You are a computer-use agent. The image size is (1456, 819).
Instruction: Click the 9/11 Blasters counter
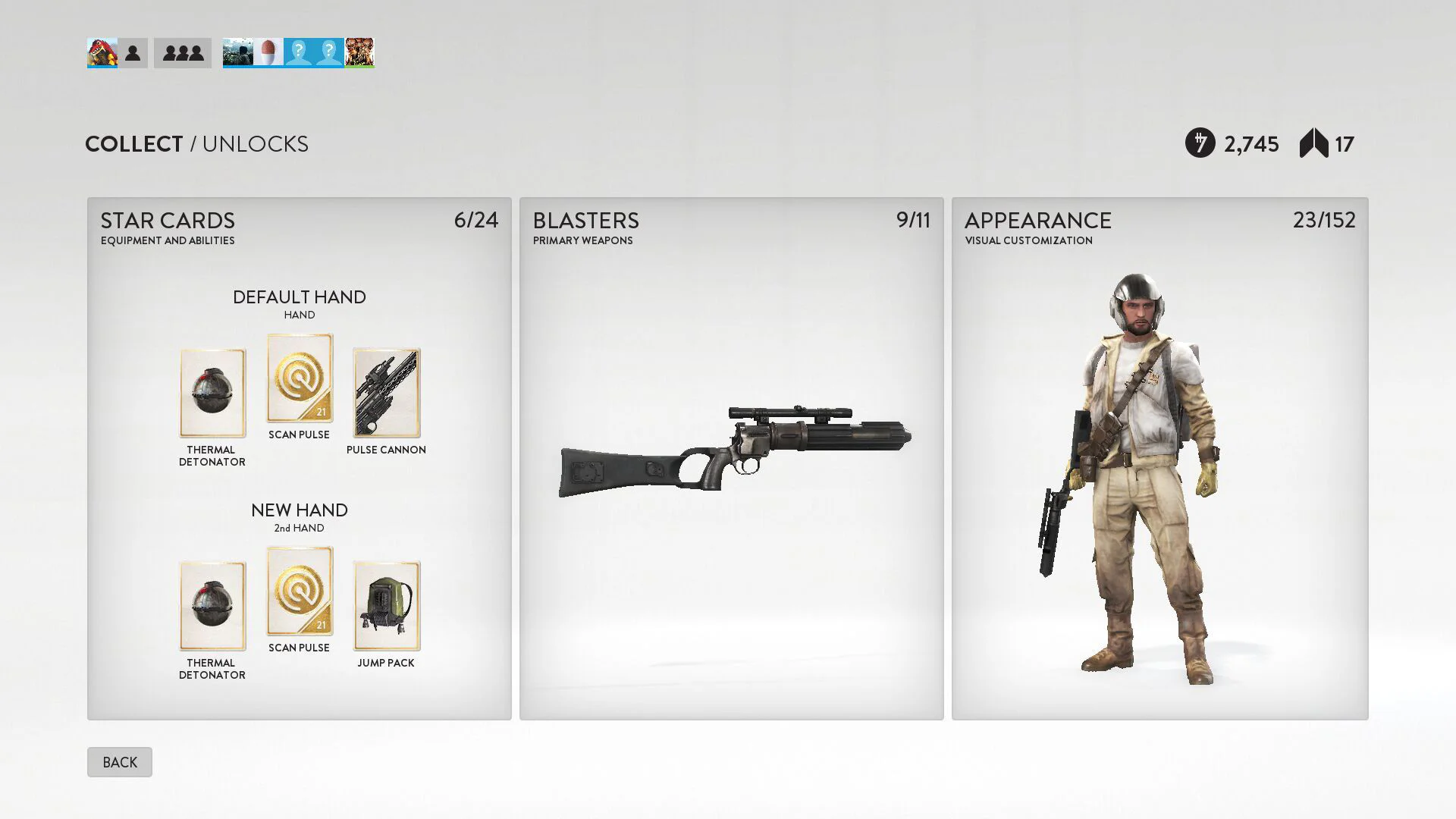[914, 221]
